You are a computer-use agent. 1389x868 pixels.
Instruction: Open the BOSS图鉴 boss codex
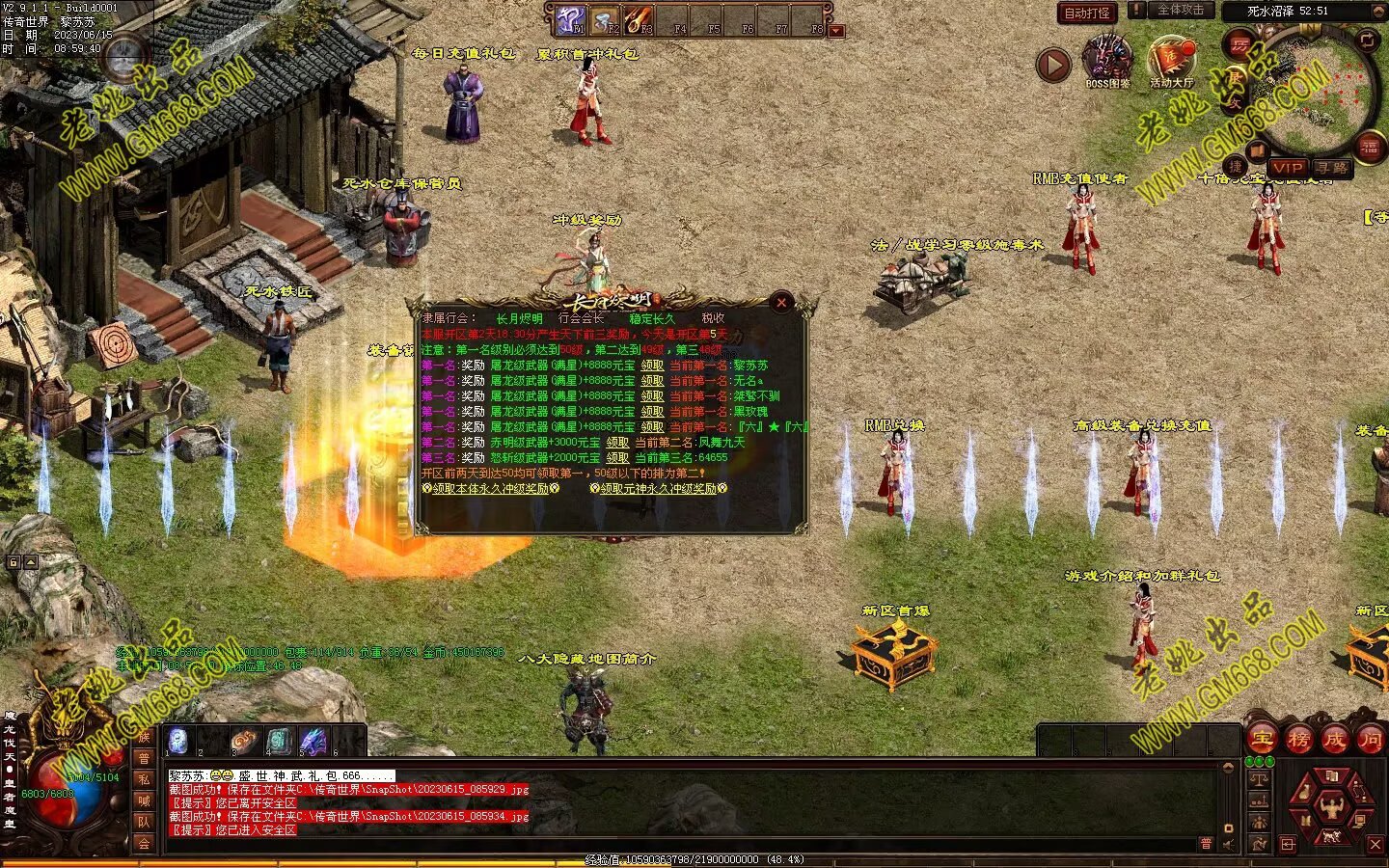pos(1107,60)
